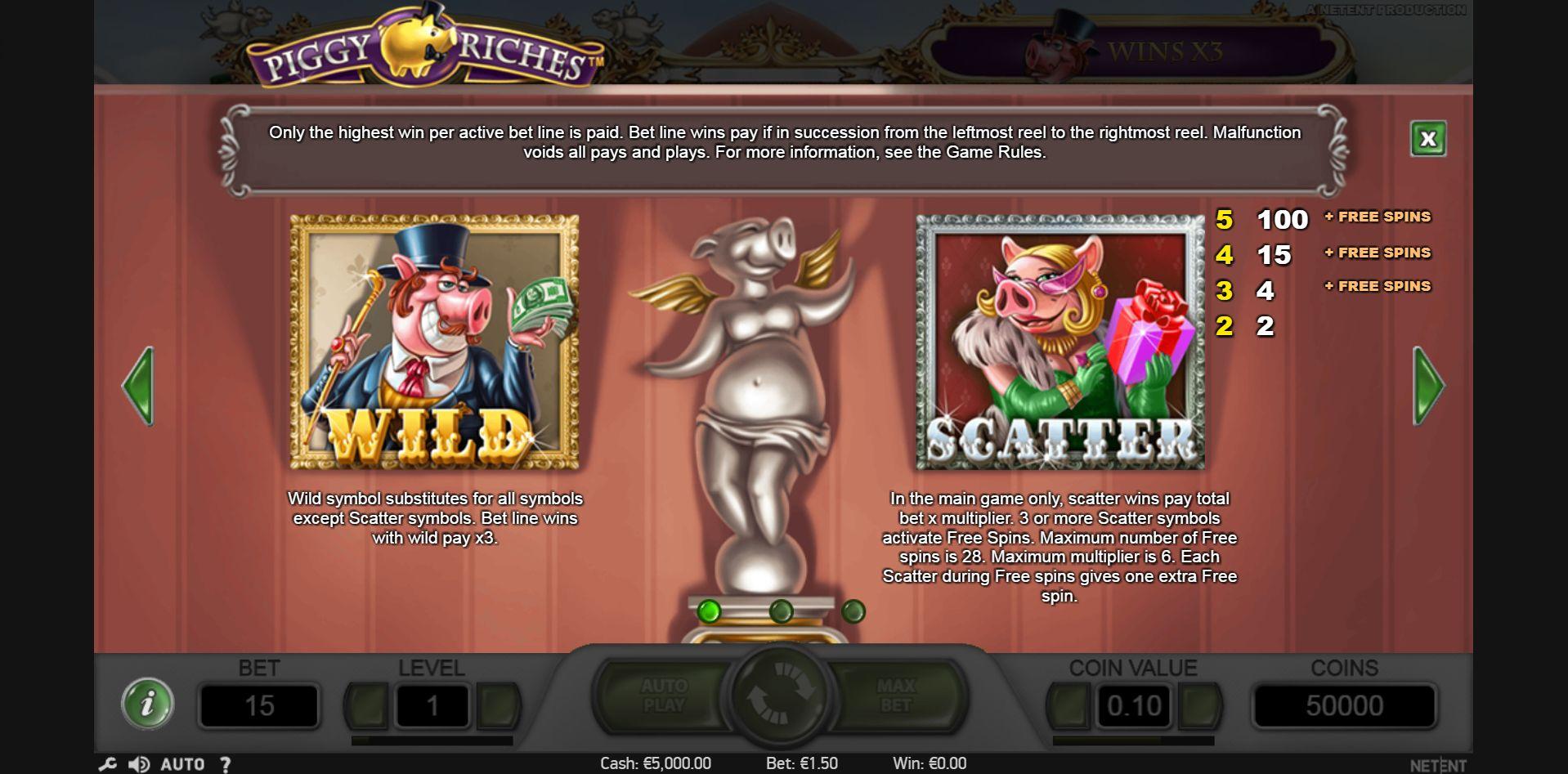The height and width of the screenshot is (774, 1568).
Task: Close the paytable with the green X
Action: (1427, 139)
